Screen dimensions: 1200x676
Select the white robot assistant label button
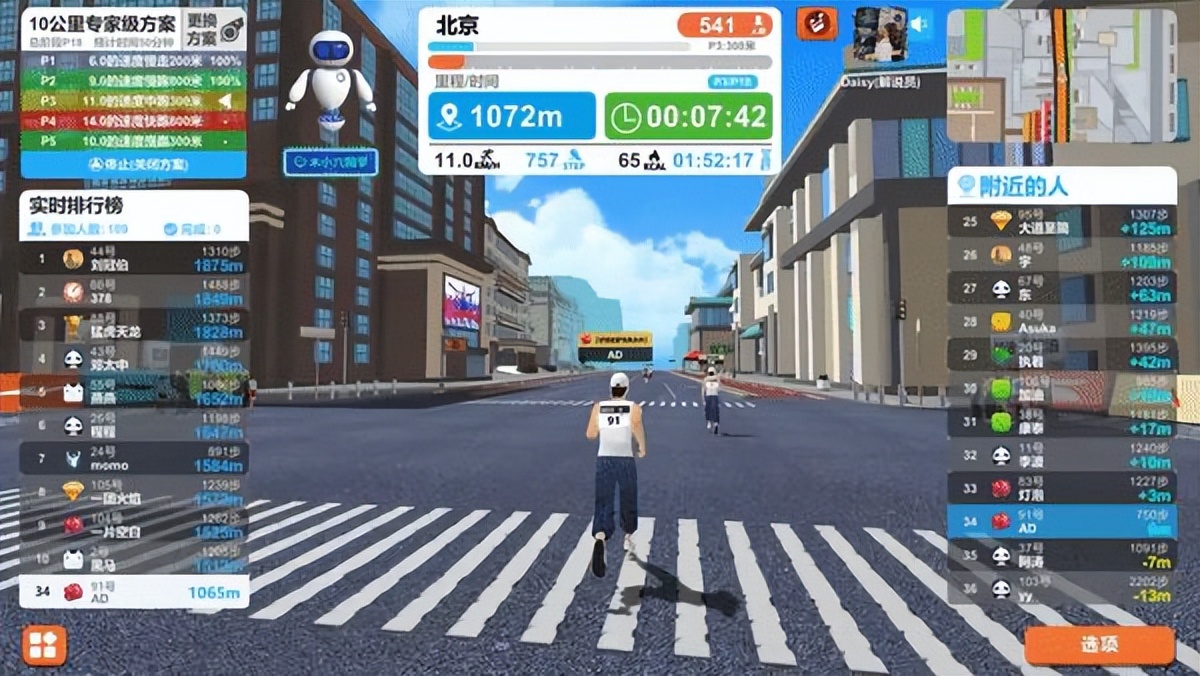330,162
